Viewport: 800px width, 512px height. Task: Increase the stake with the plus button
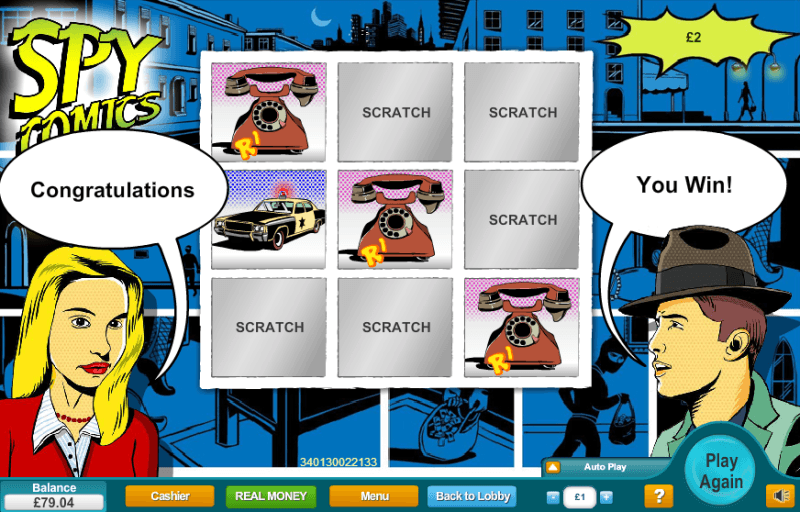(606, 497)
